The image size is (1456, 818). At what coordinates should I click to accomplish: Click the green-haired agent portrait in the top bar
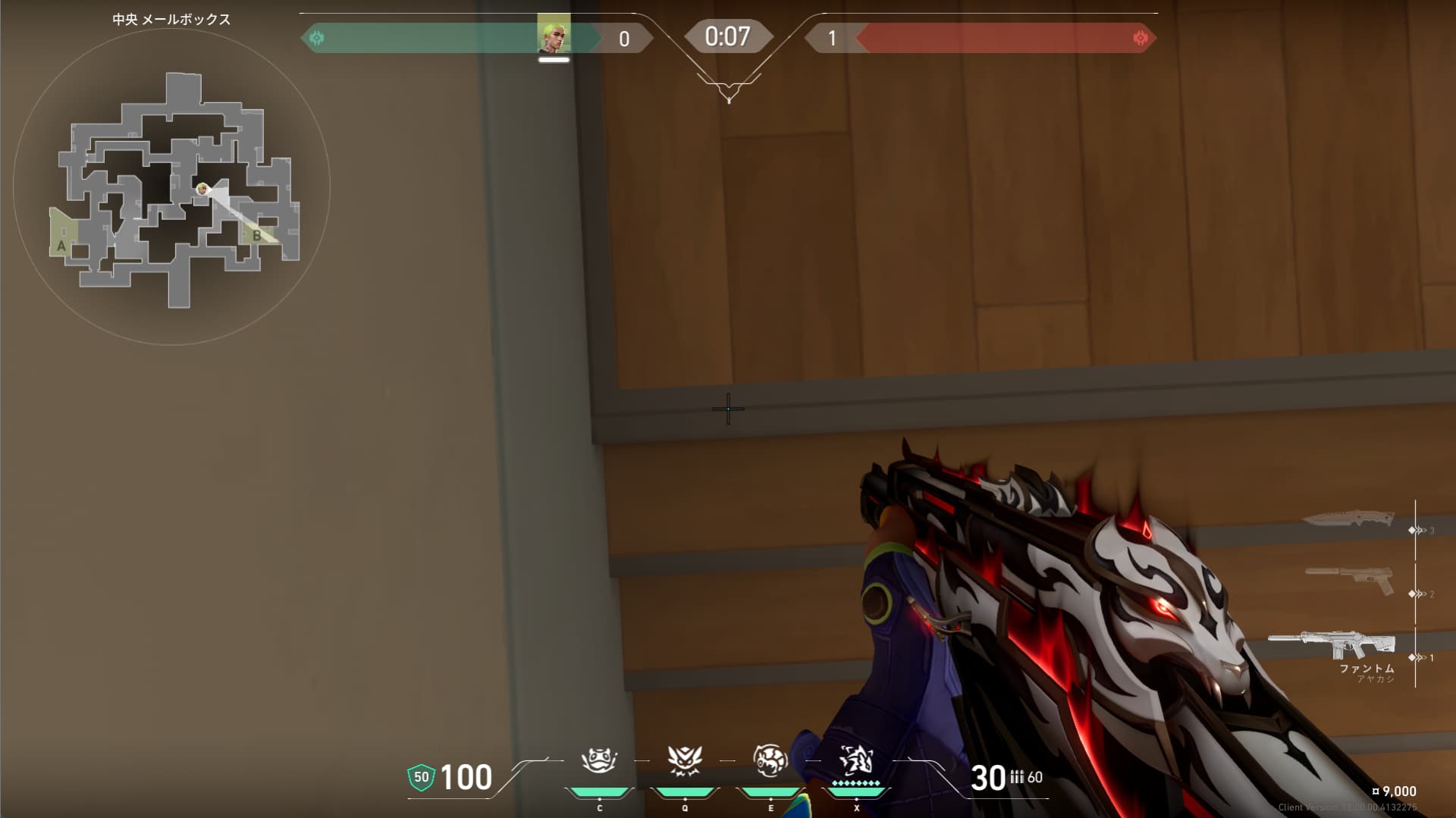(554, 33)
